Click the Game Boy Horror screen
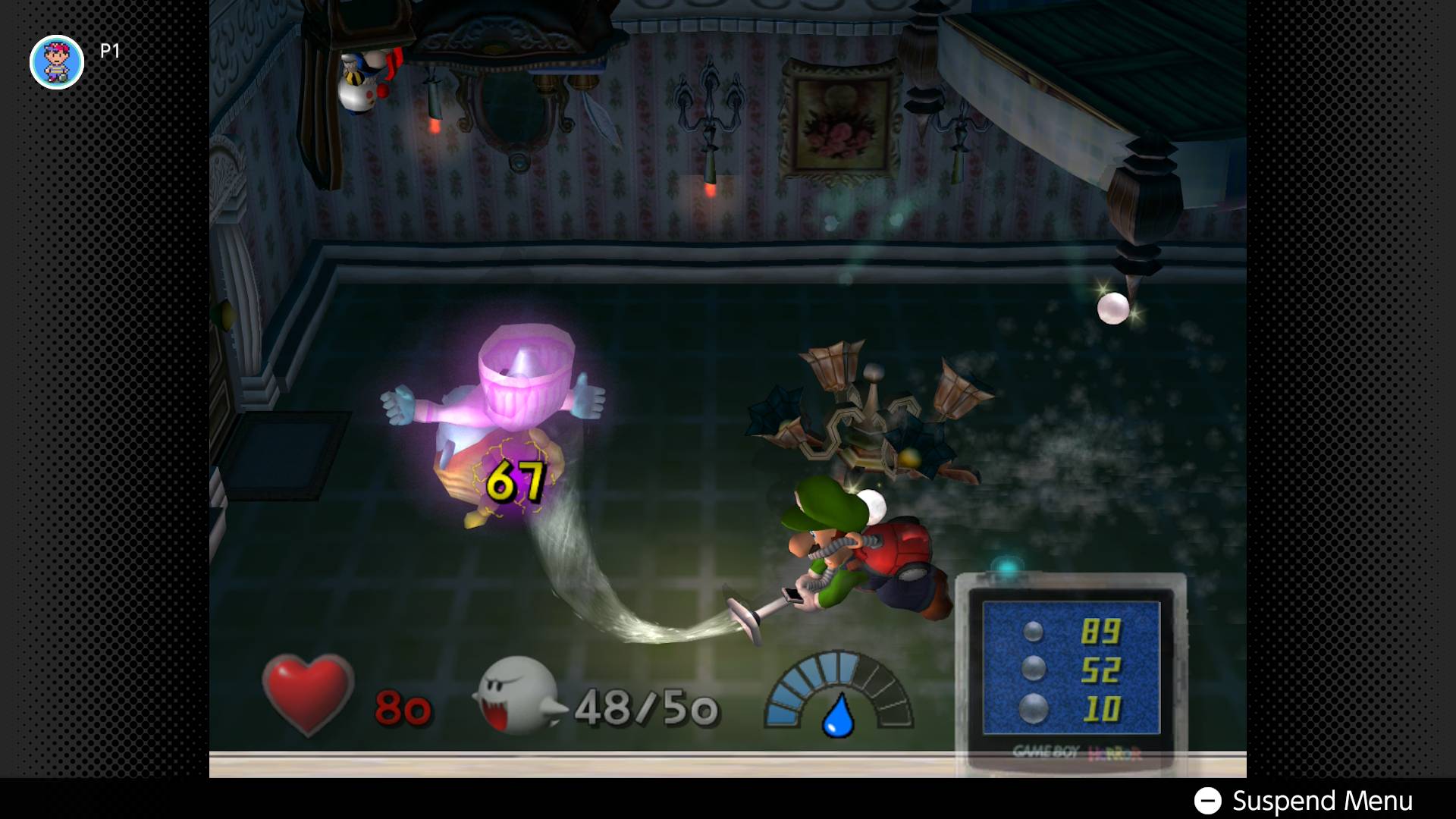Viewport: 1456px width, 819px height. [x=1071, y=667]
